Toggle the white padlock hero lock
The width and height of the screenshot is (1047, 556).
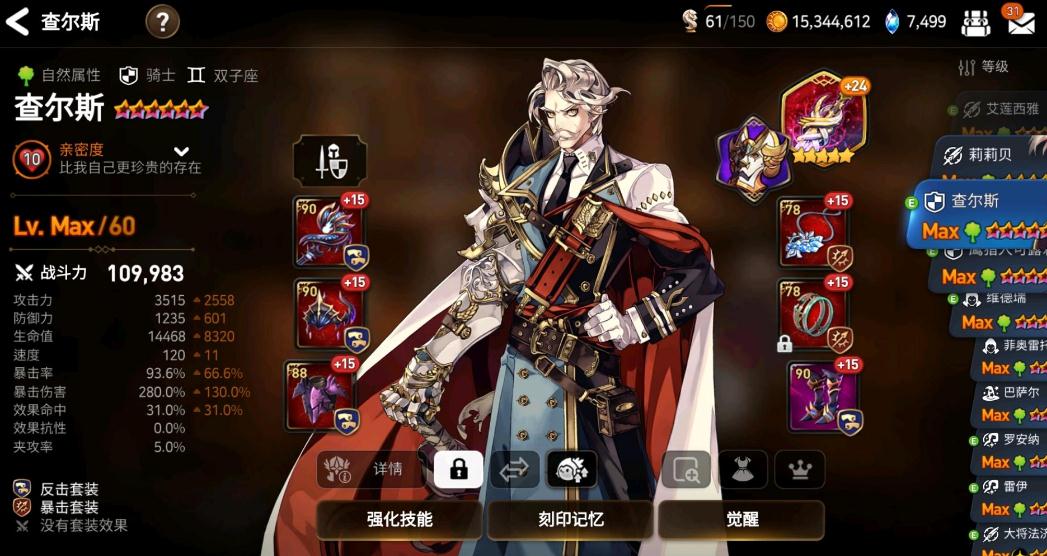tap(459, 469)
